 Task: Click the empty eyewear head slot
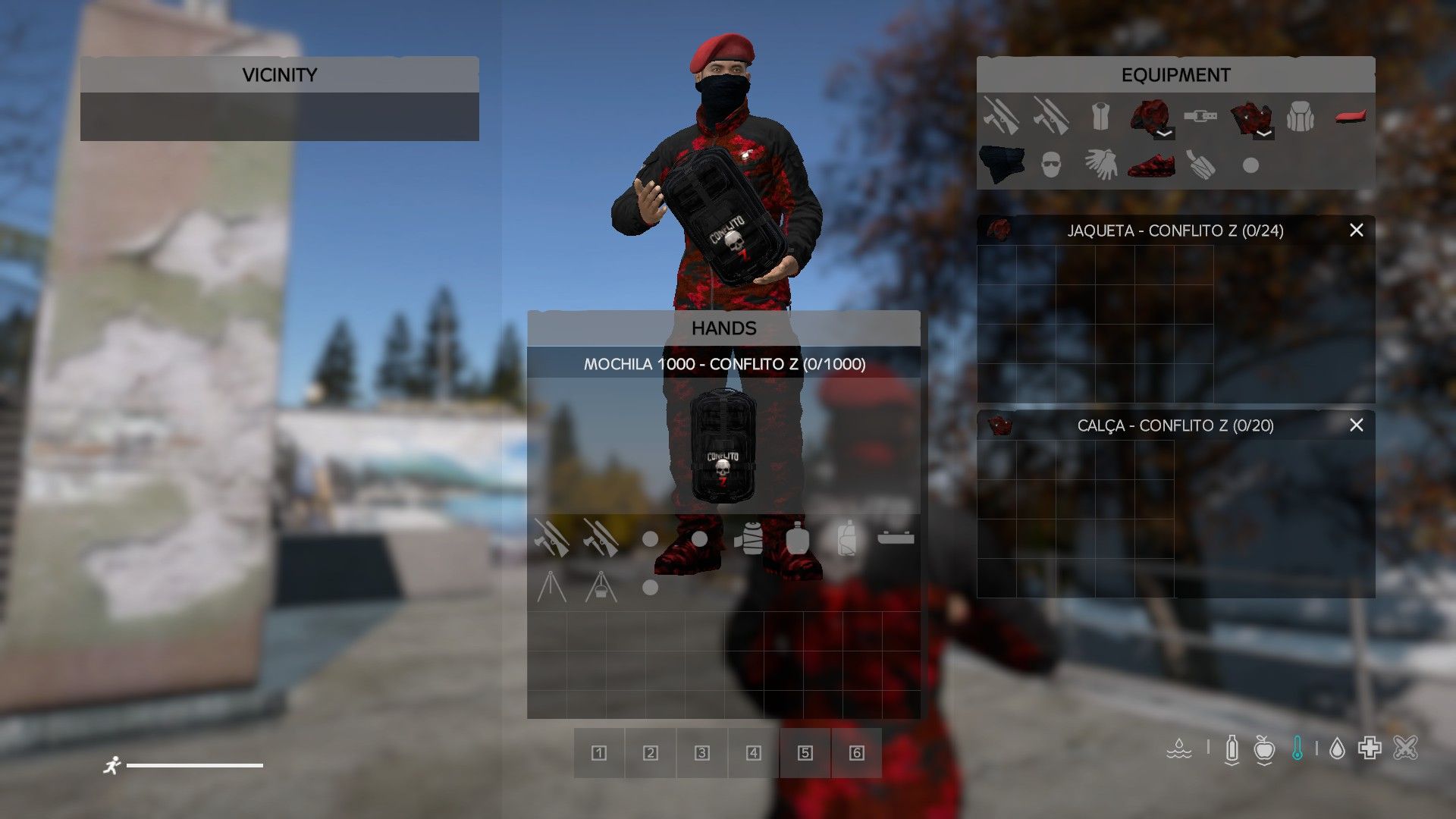click(1050, 164)
